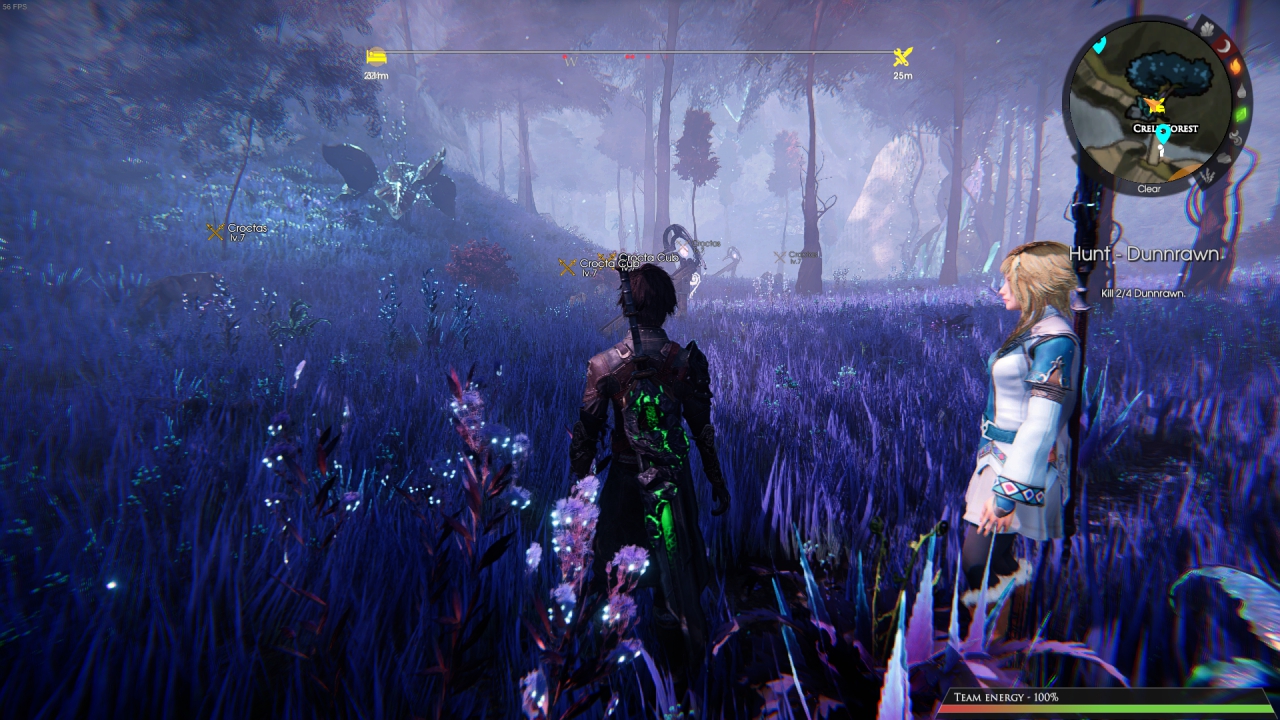Target the Crocta Cub enemy marker

[x=567, y=267]
